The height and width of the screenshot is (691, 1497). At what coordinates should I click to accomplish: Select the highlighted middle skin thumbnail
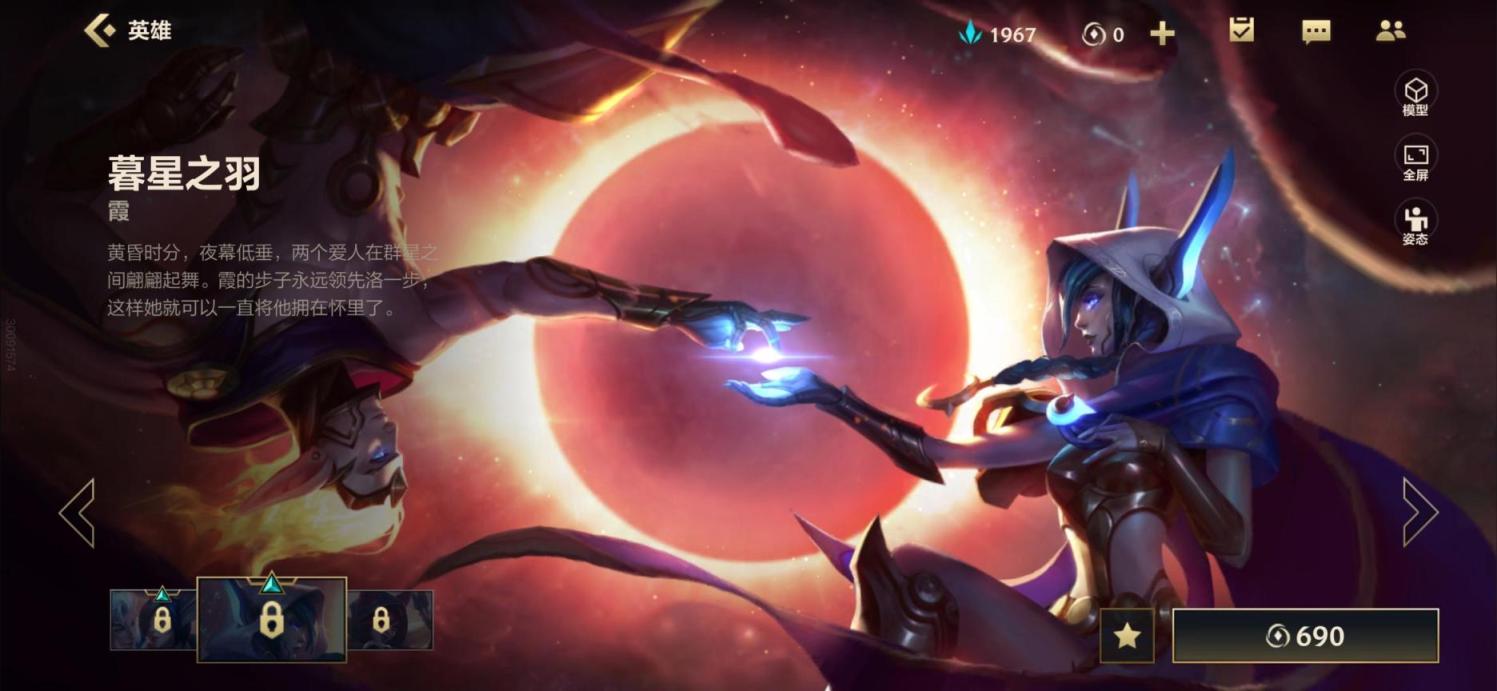pyautogui.click(x=271, y=620)
